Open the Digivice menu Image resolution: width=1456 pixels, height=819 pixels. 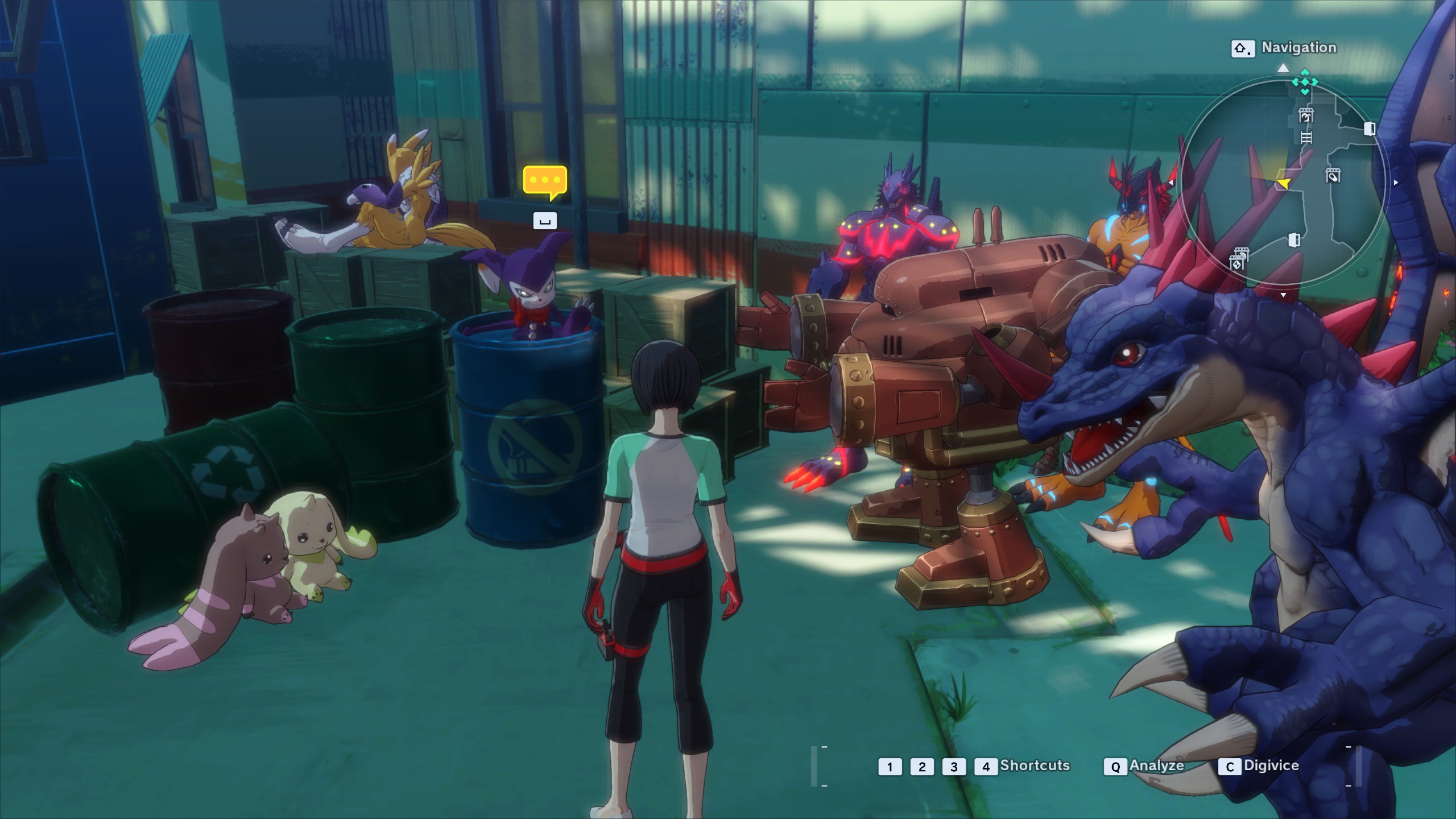pos(1271,766)
